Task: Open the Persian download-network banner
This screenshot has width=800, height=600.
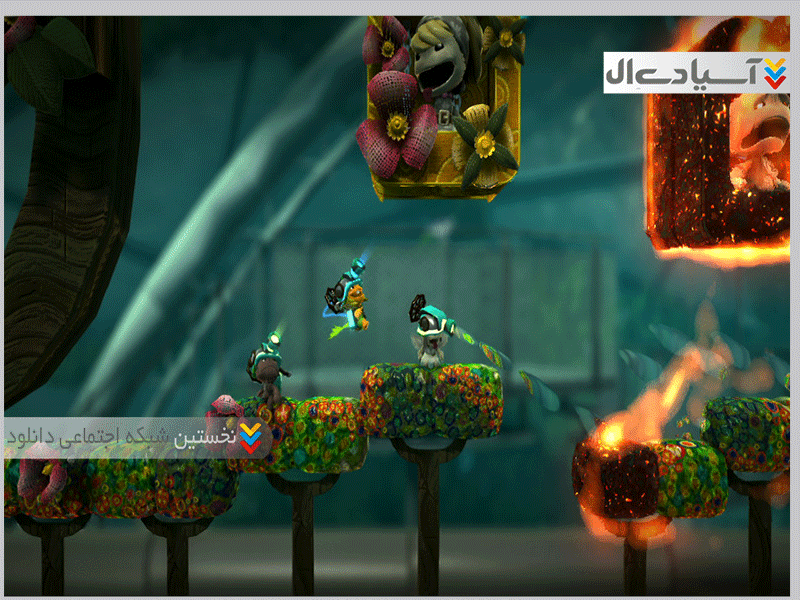Action: (137, 437)
